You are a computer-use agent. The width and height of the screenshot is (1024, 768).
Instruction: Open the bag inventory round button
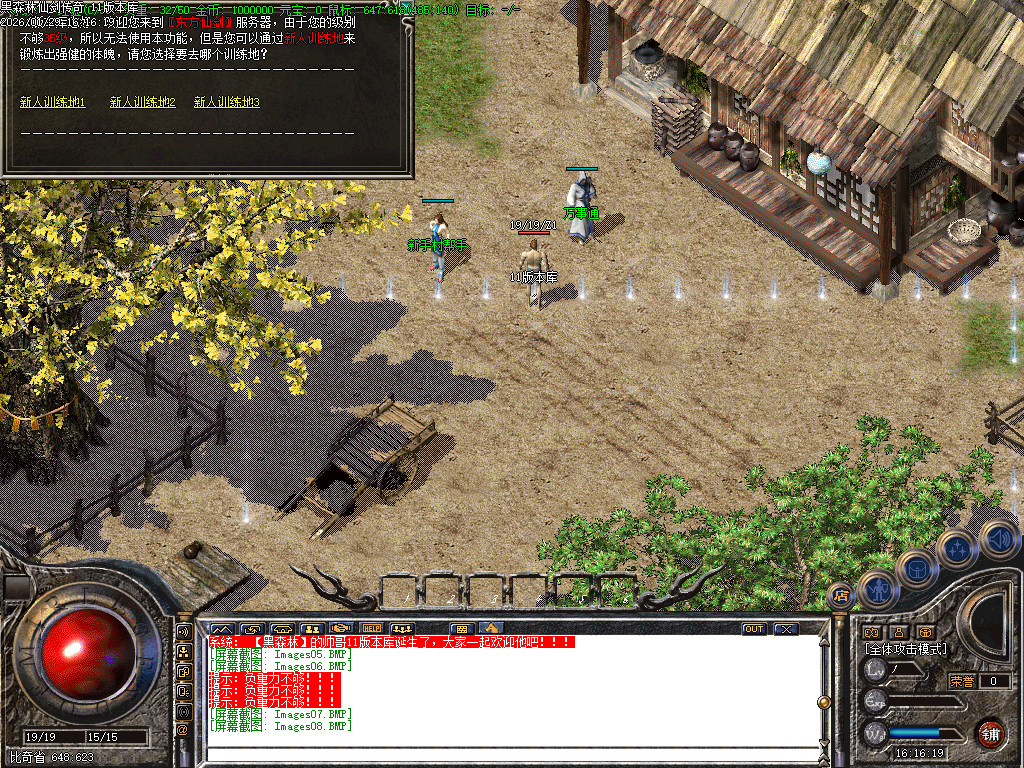coord(916,570)
